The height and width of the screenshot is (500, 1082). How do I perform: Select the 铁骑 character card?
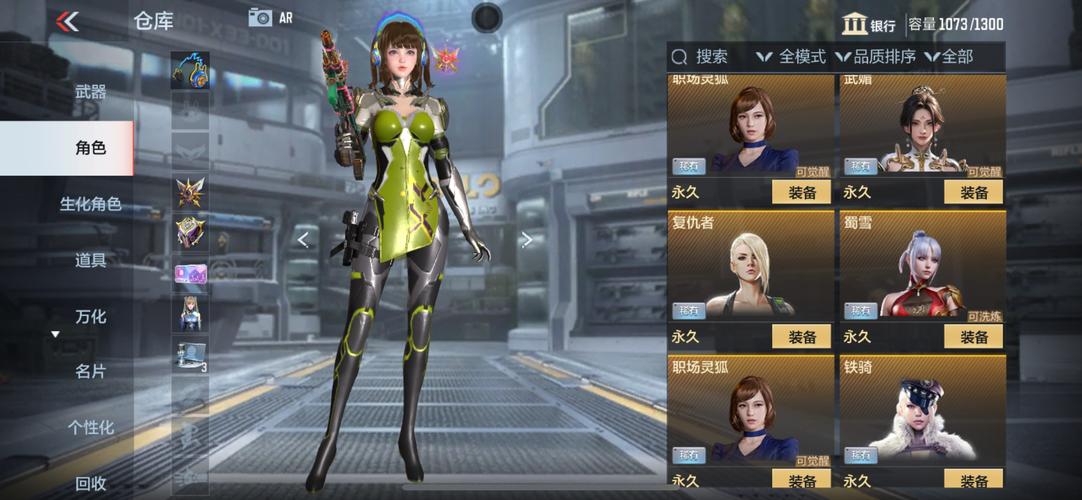tap(922, 410)
